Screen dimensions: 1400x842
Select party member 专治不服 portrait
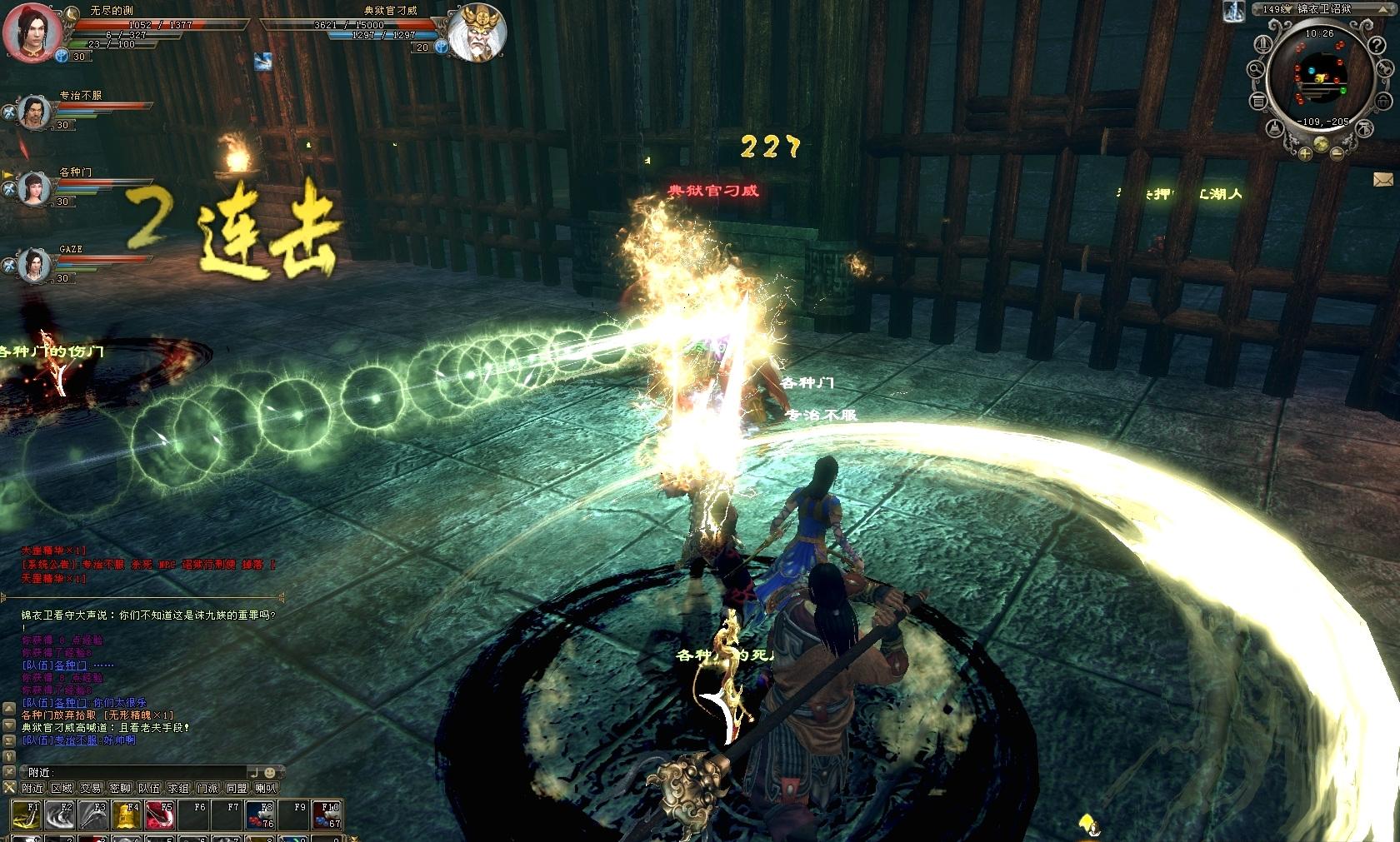click(34, 111)
